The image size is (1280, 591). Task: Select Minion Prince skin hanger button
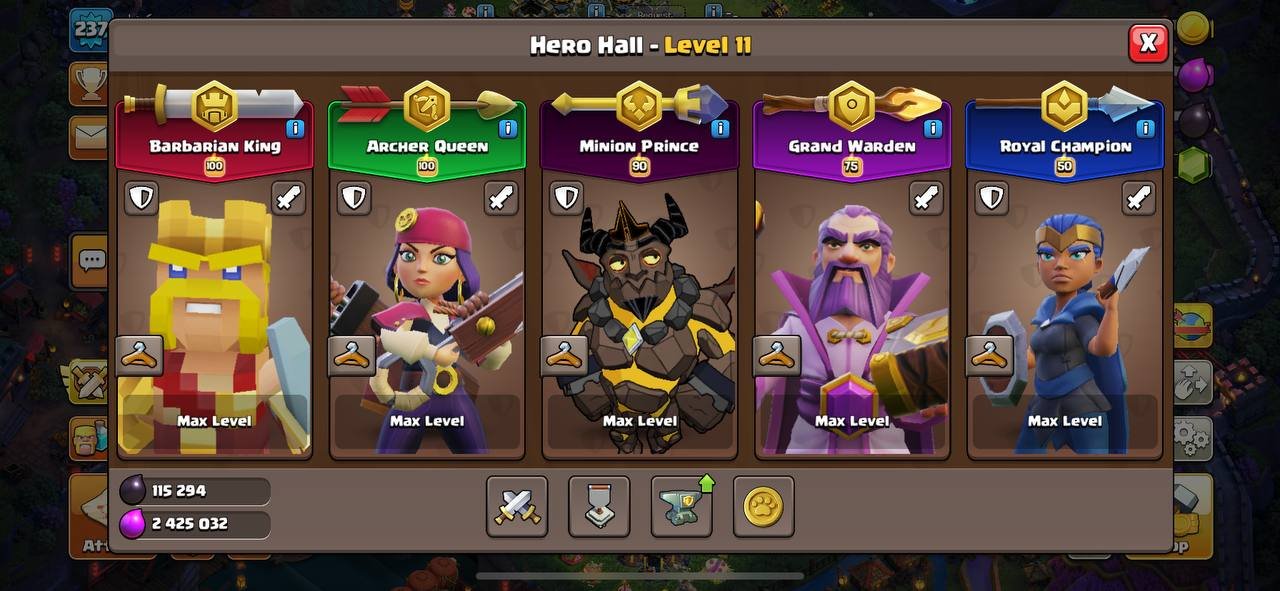(x=565, y=355)
